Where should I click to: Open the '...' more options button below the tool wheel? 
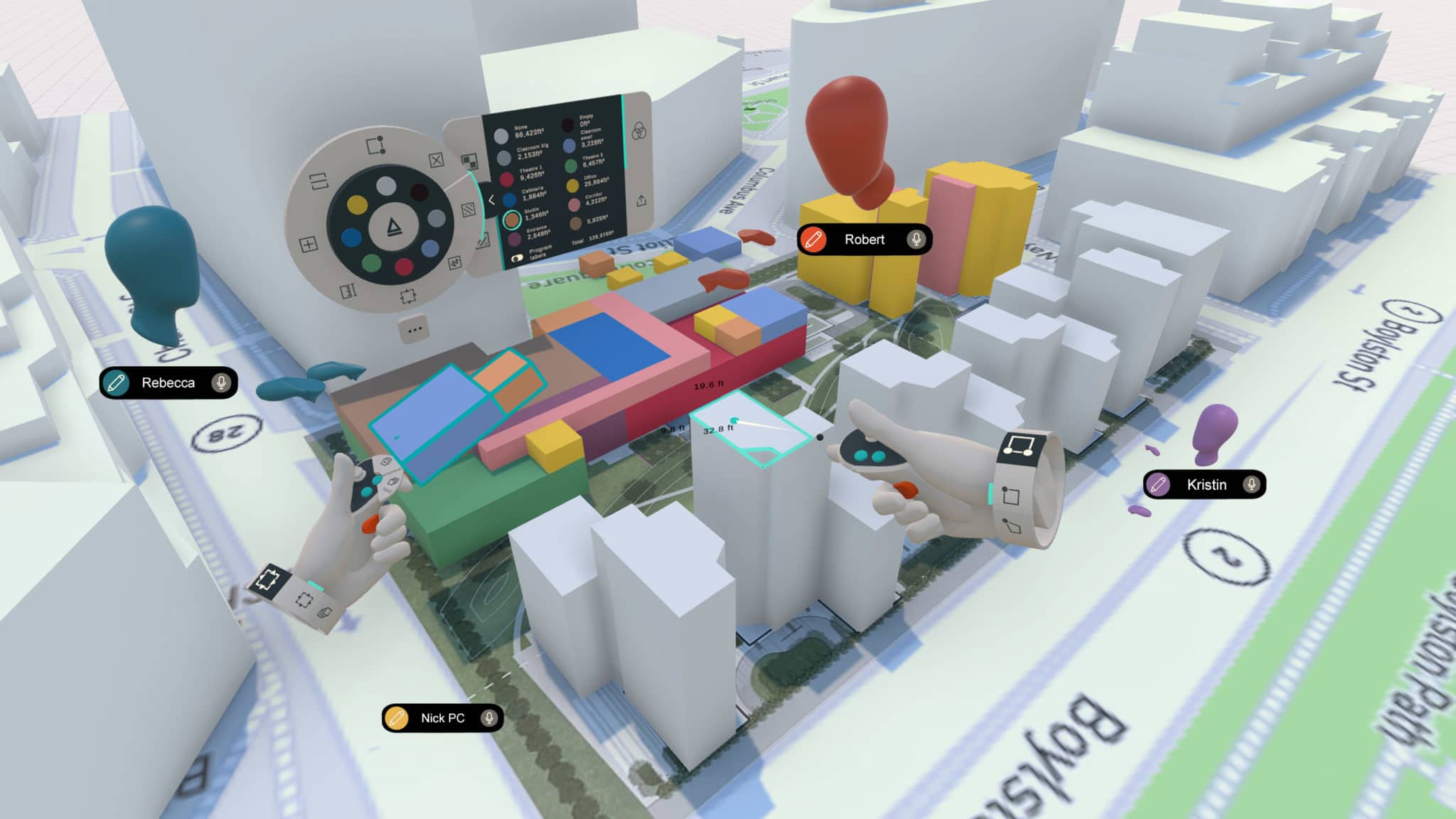(414, 331)
